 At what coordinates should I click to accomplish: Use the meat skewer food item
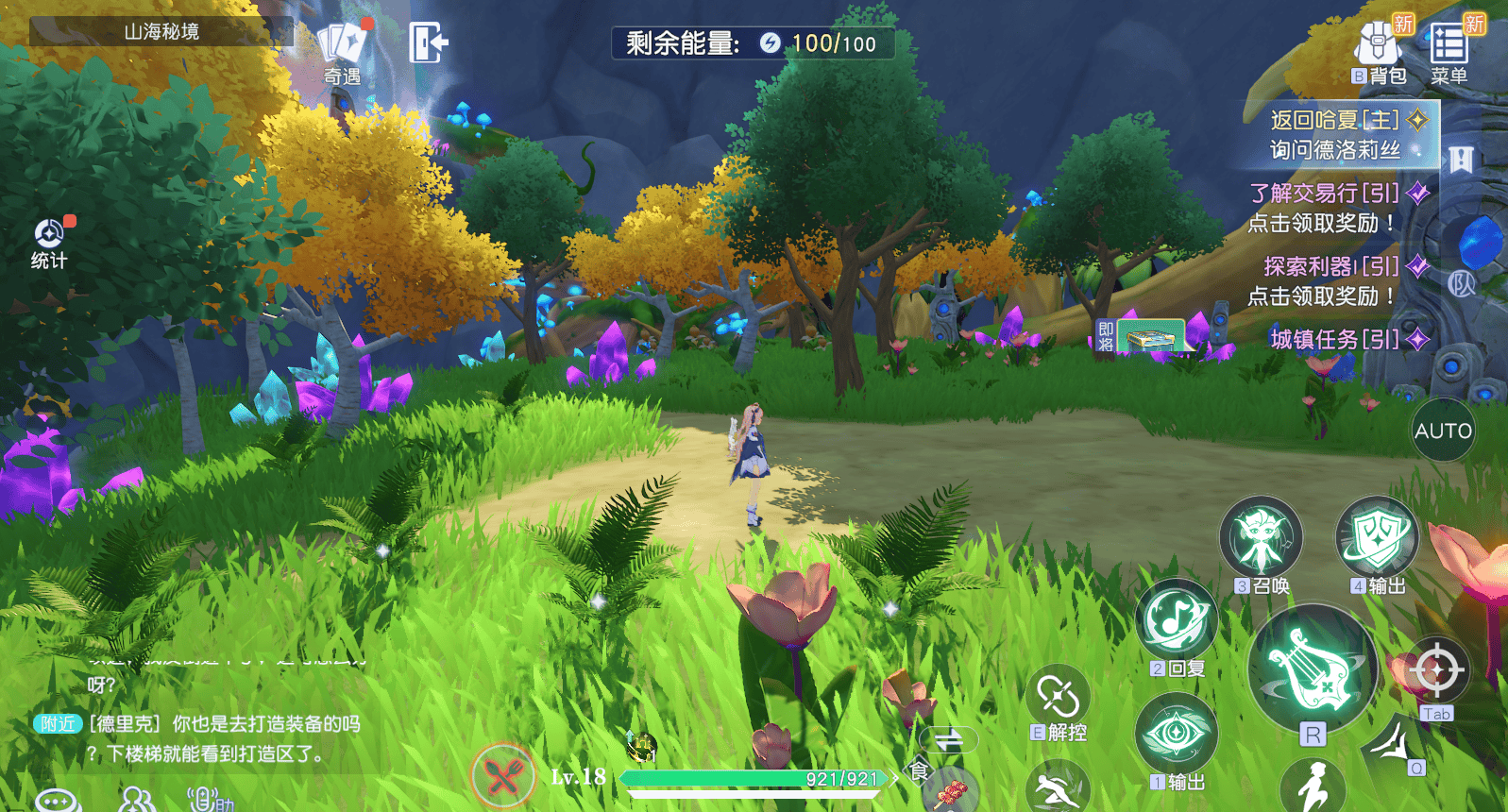[950, 792]
